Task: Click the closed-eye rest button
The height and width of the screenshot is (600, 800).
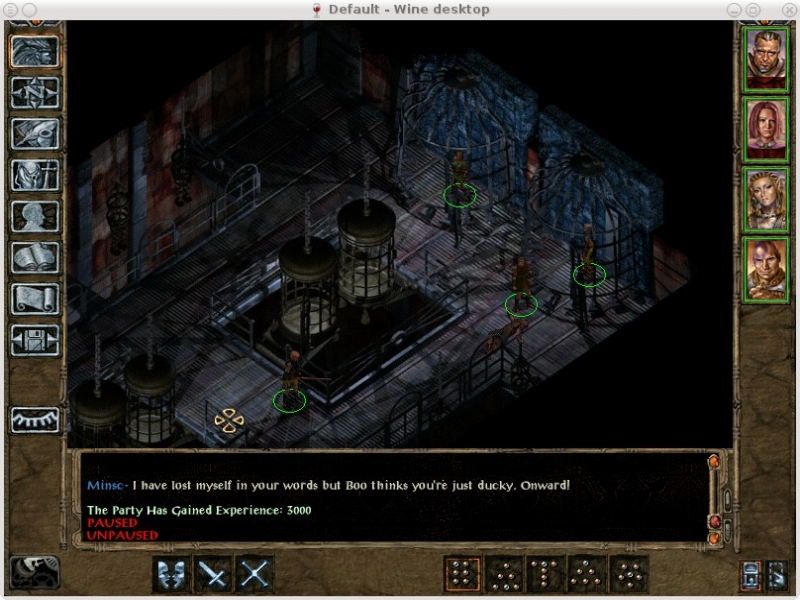Action: coord(35,419)
